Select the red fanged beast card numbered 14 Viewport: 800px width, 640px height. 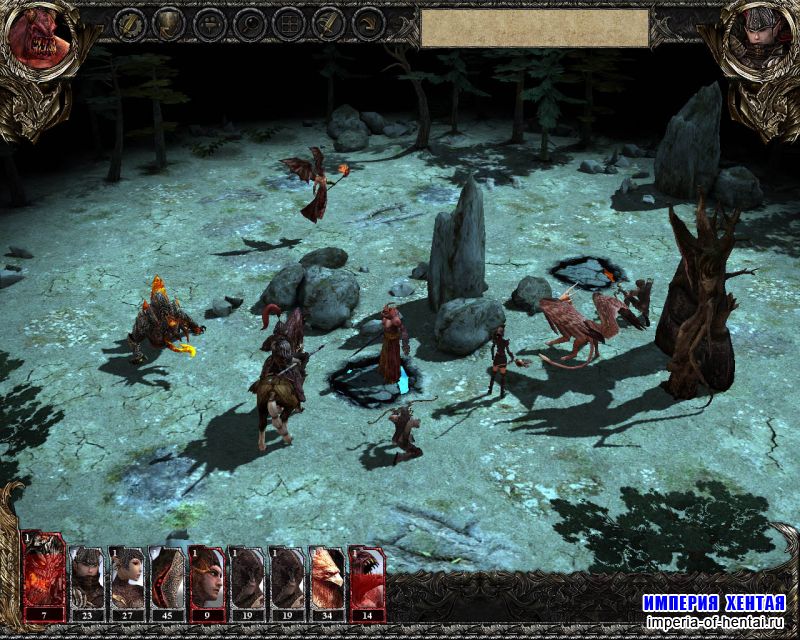[x=366, y=577]
